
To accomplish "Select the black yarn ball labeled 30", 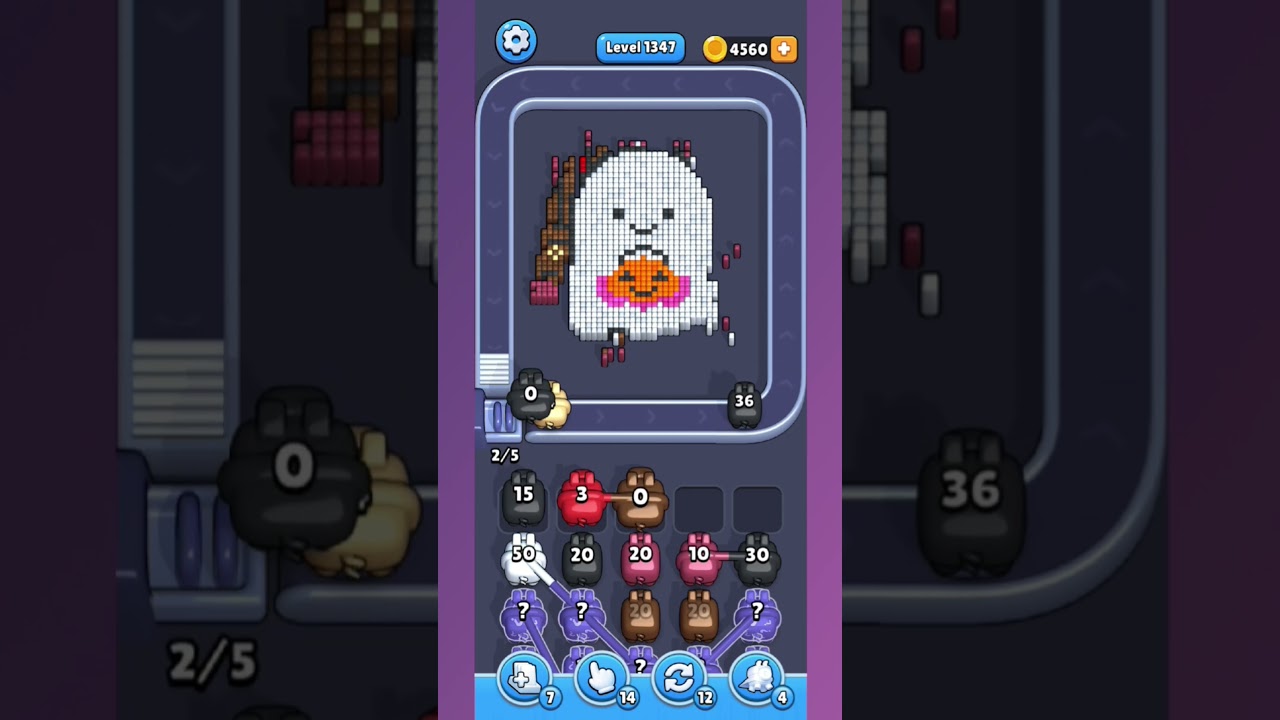I will click(757, 557).
